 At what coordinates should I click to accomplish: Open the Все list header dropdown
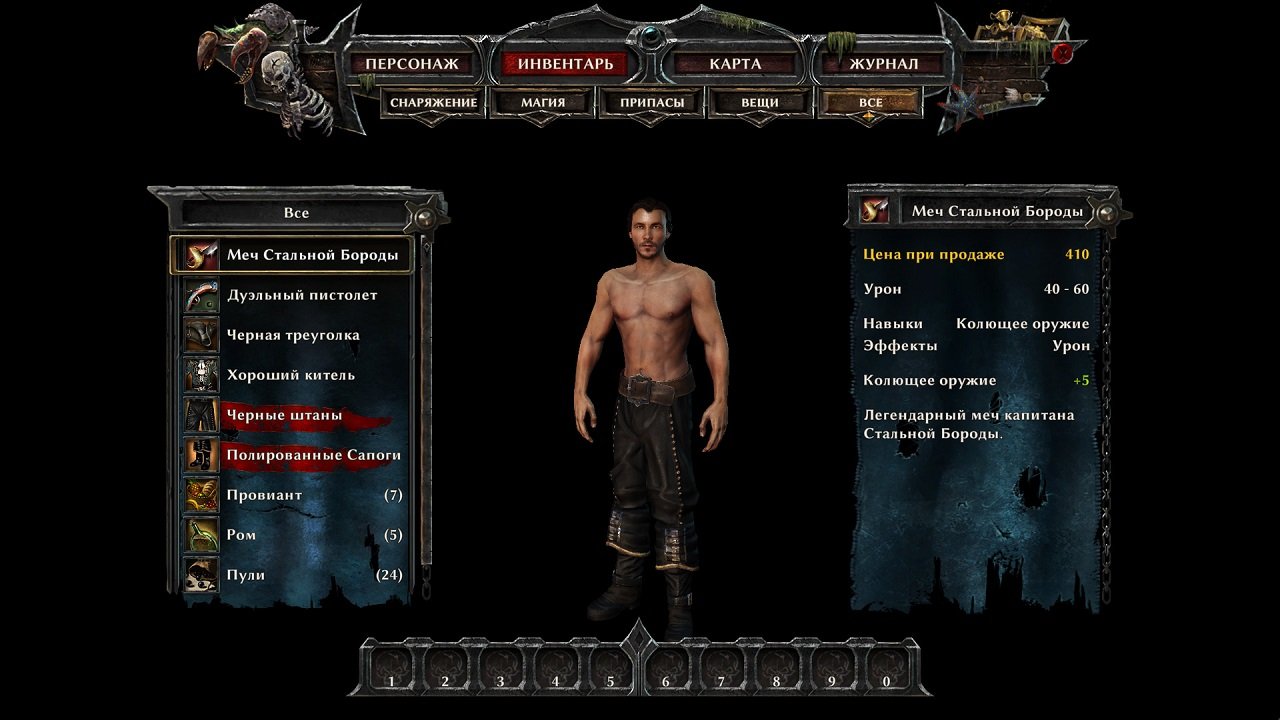pyautogui.click(x=295, y=213)
